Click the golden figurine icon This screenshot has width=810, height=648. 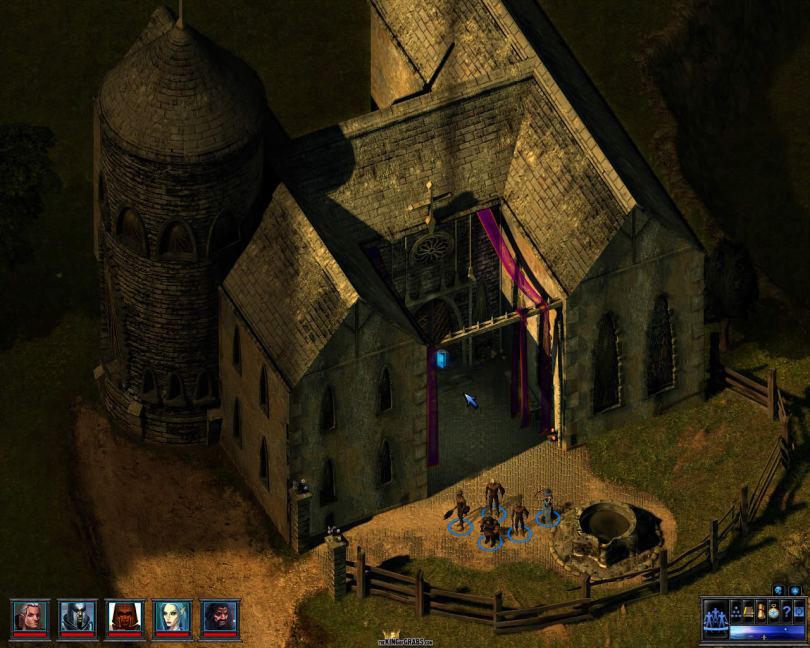(761, 612)
